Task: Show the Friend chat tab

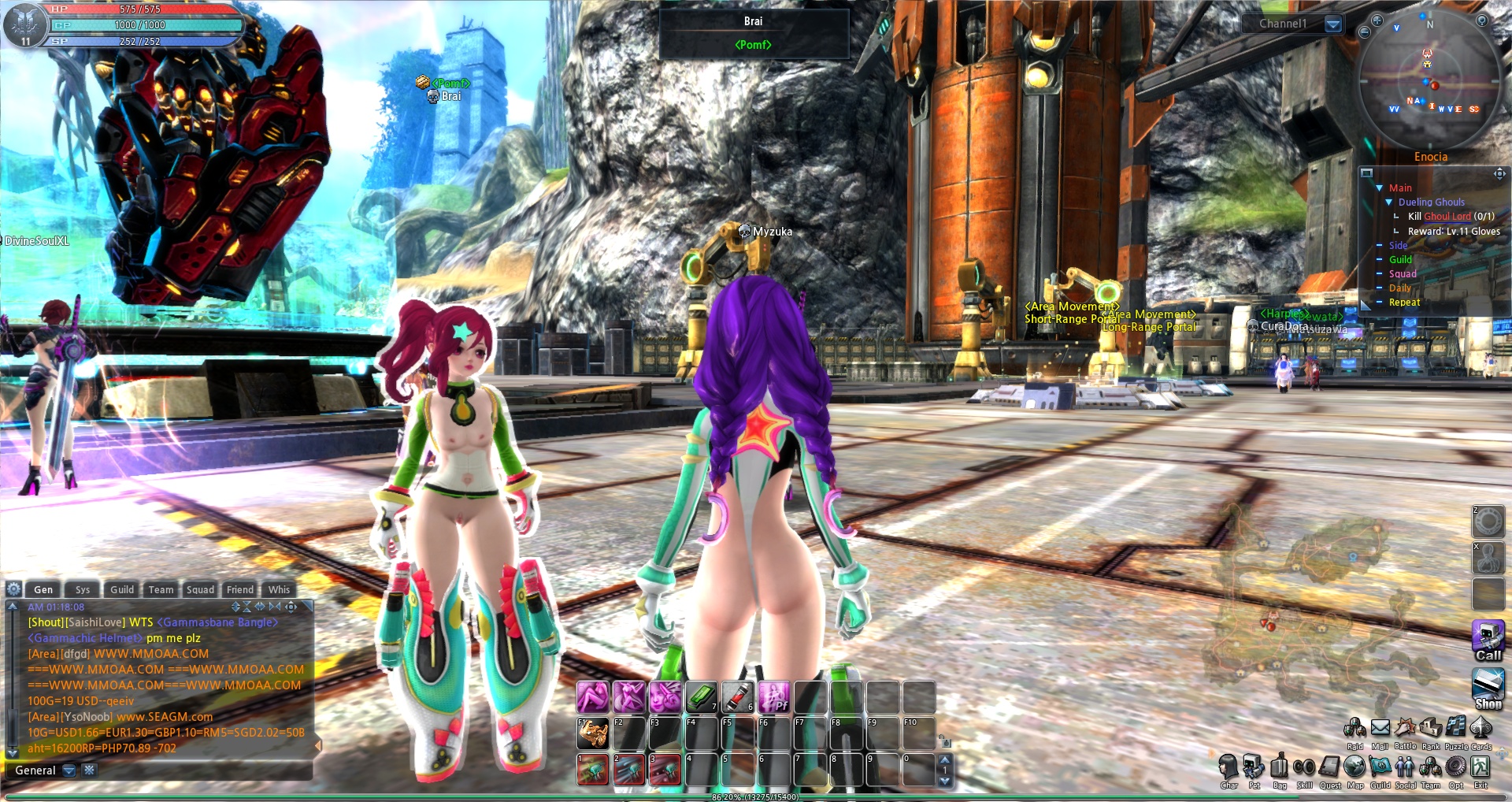Action: (x=240, y=589)
